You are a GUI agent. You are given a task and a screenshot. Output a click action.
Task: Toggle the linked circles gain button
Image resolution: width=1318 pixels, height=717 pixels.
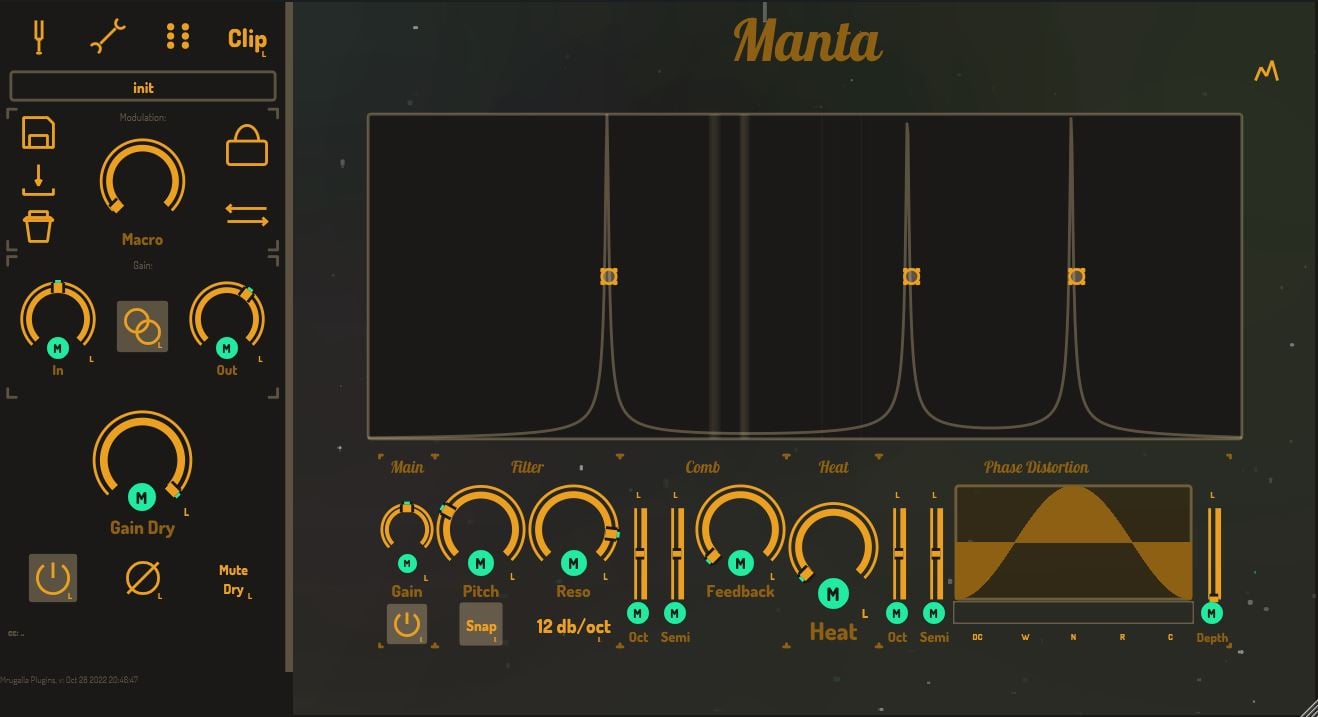pyautogui.click(x=143, y=326)
